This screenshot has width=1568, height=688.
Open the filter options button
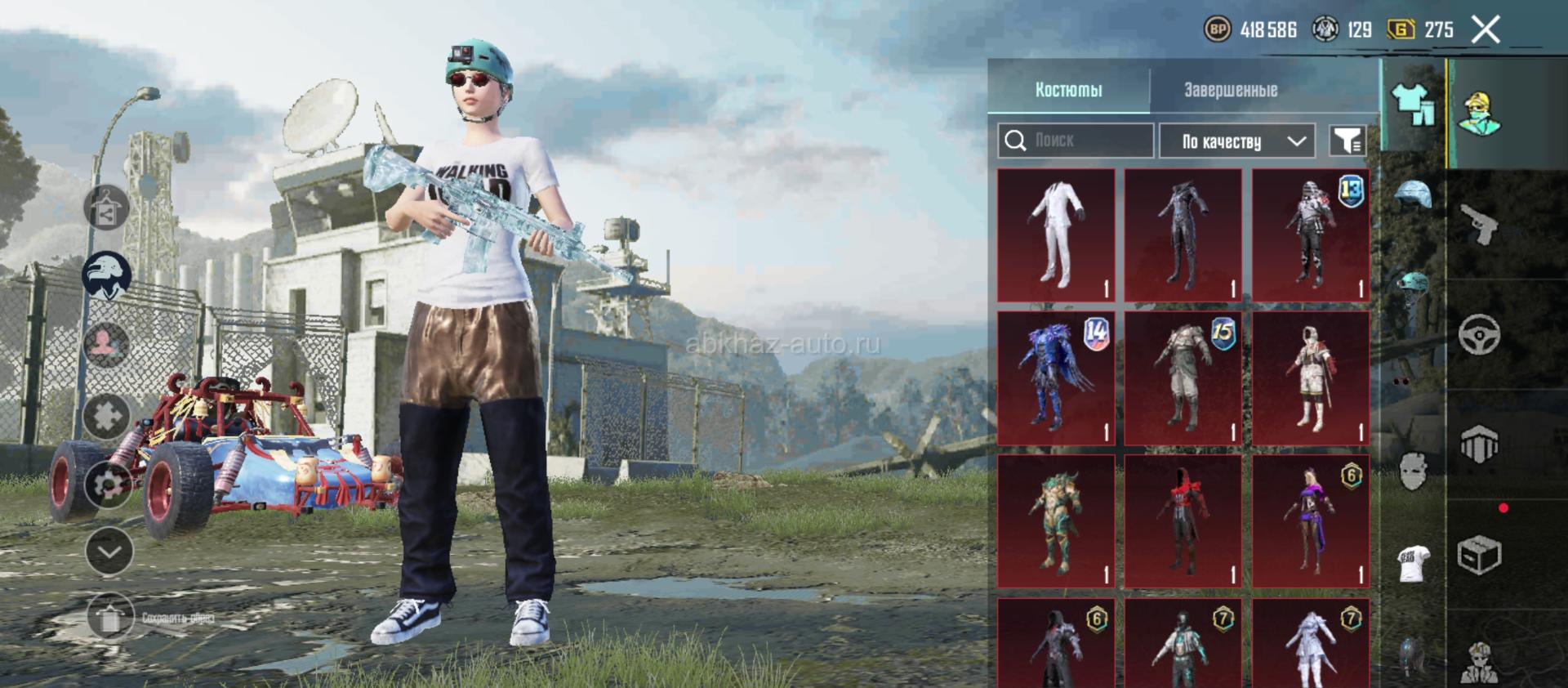click(x=1347, y=141)
